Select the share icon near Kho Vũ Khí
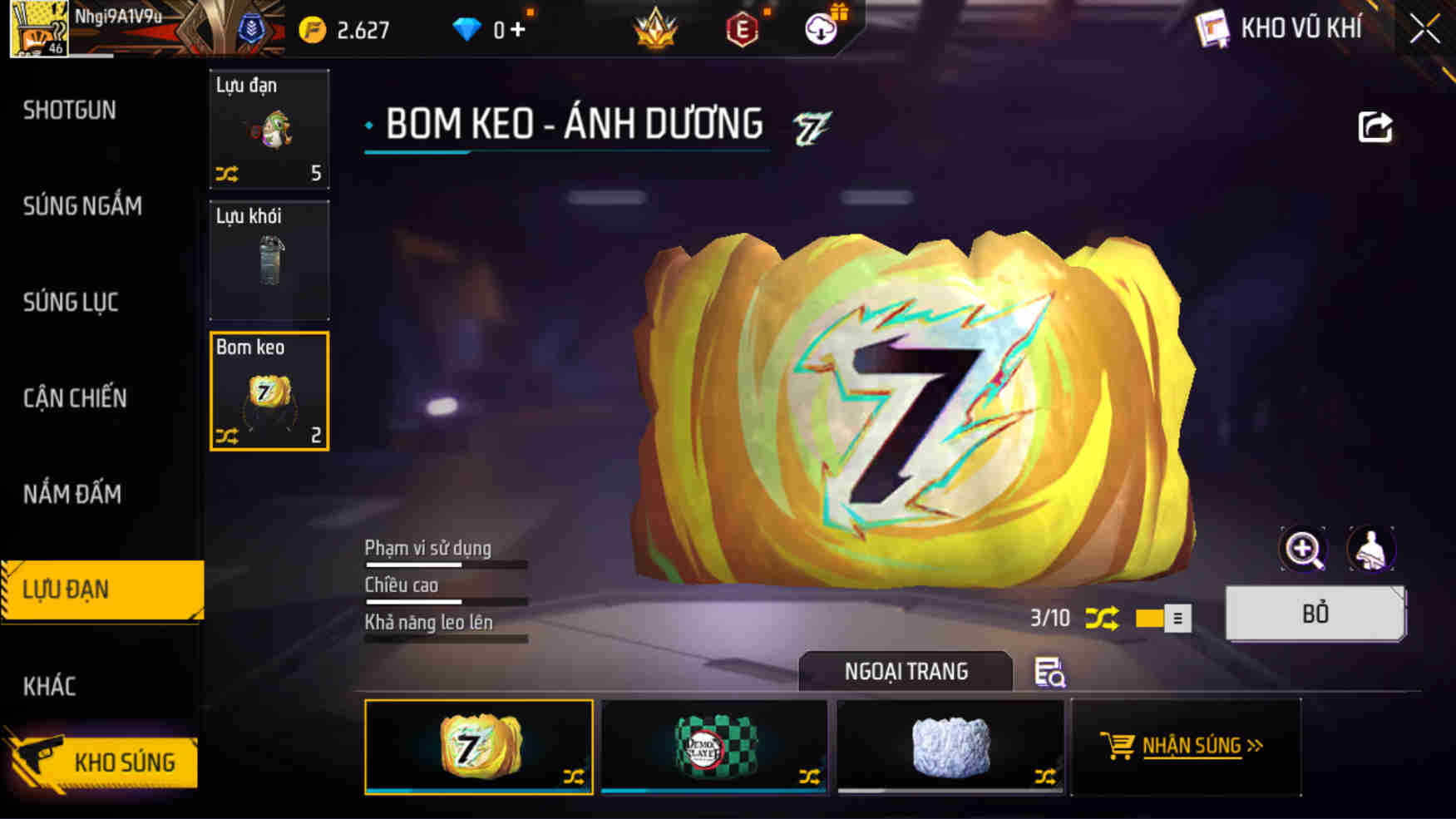Image resolution: width=1456 pixels, height=819 pixels. [1378, 125]
